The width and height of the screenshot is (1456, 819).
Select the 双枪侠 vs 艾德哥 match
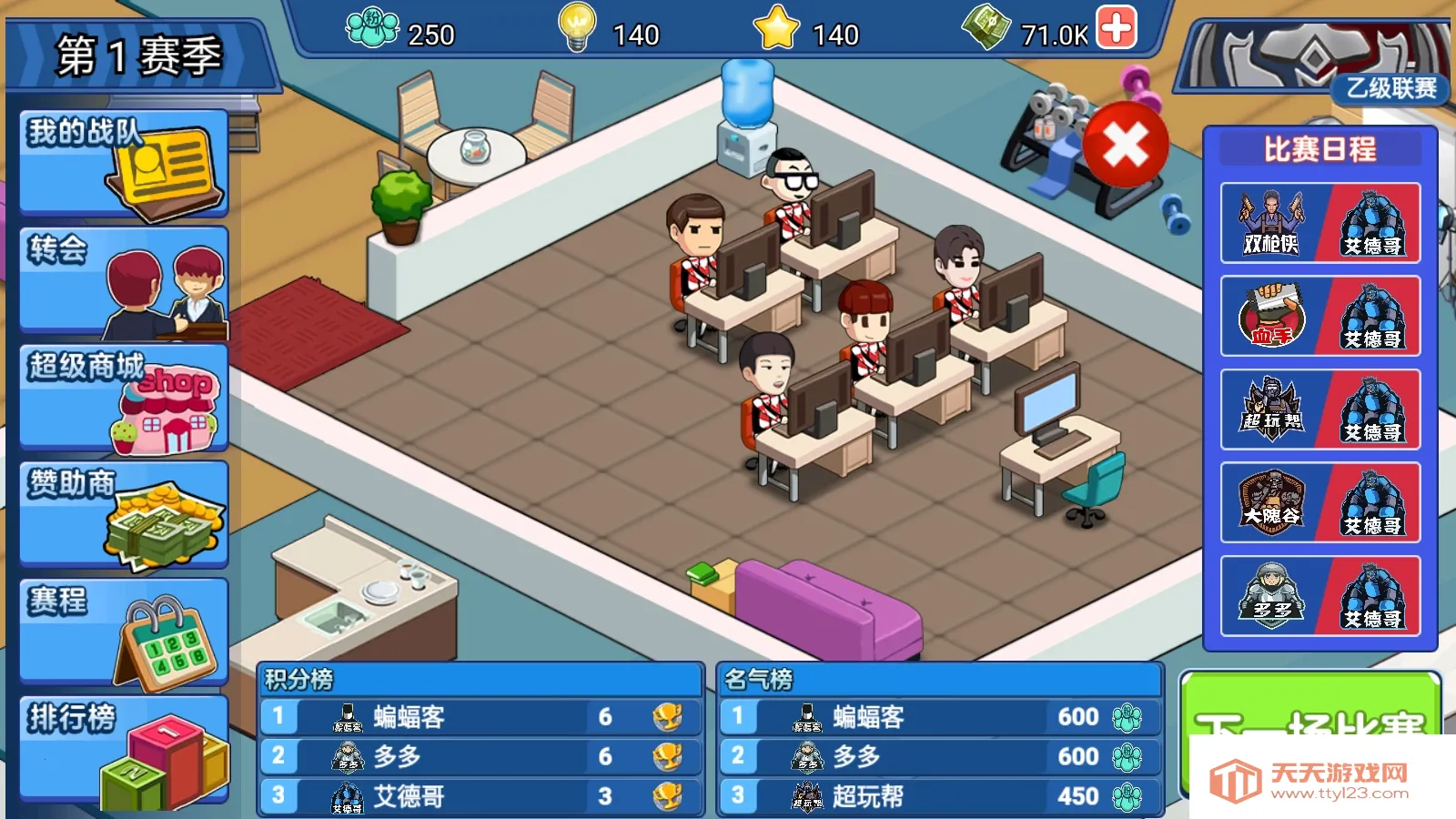point(1319,224)
